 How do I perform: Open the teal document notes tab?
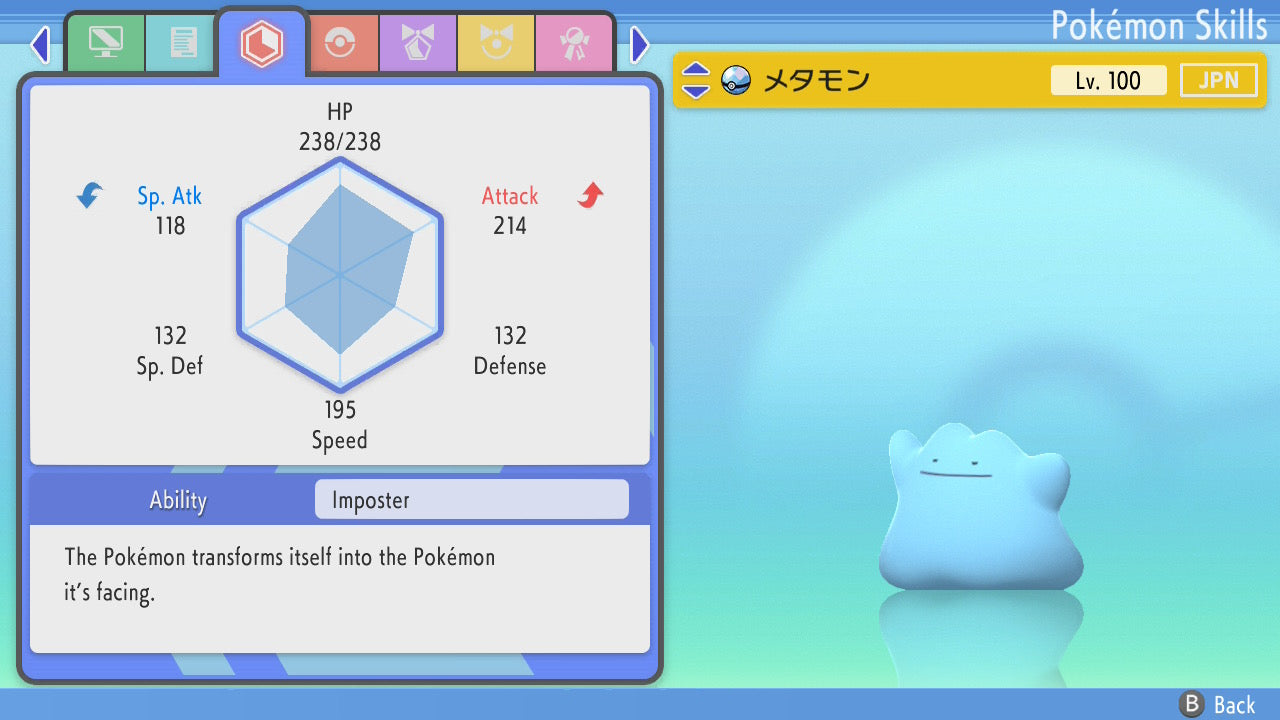point(182,43)
